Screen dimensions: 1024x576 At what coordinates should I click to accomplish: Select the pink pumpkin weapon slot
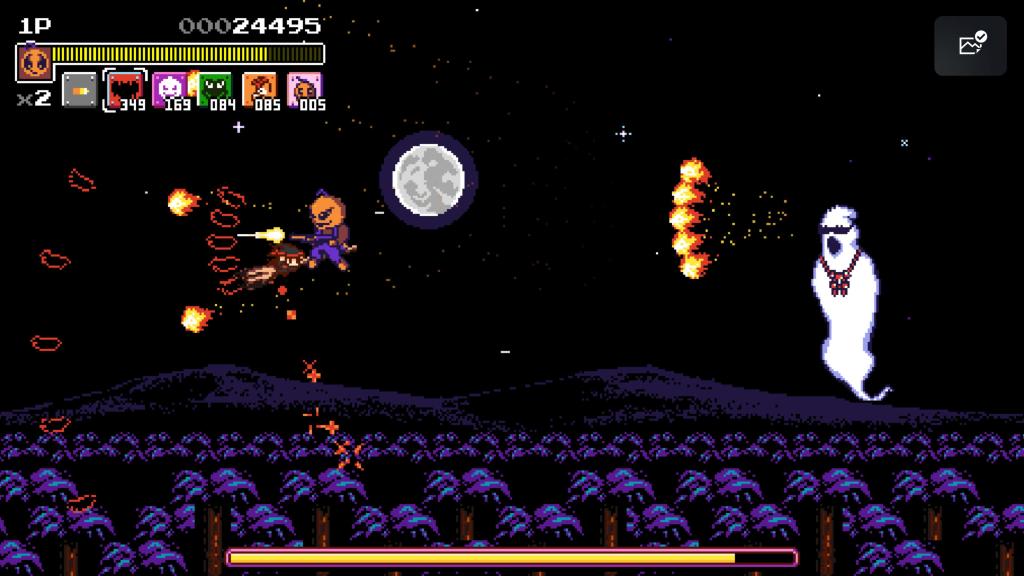(x=304, y=90)
